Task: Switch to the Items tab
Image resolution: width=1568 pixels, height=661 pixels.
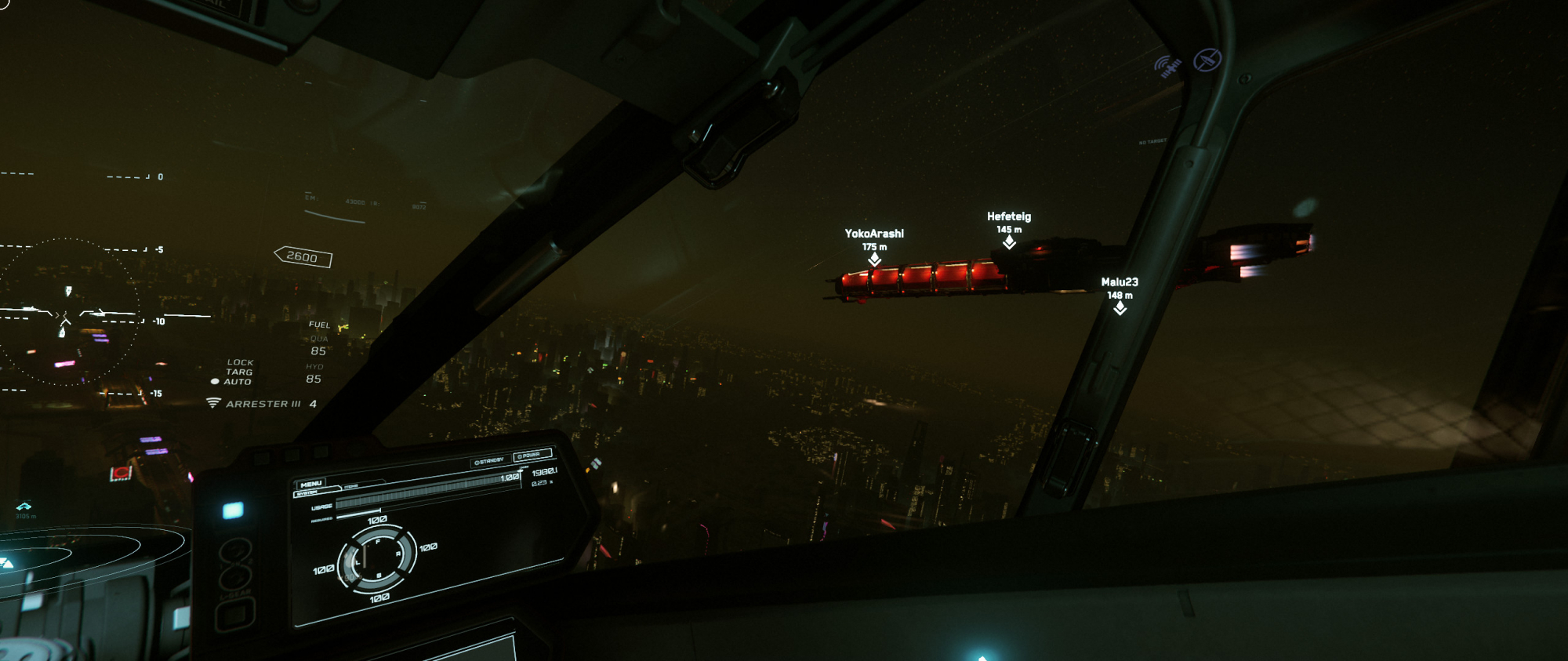Action: tap(351, 487)
